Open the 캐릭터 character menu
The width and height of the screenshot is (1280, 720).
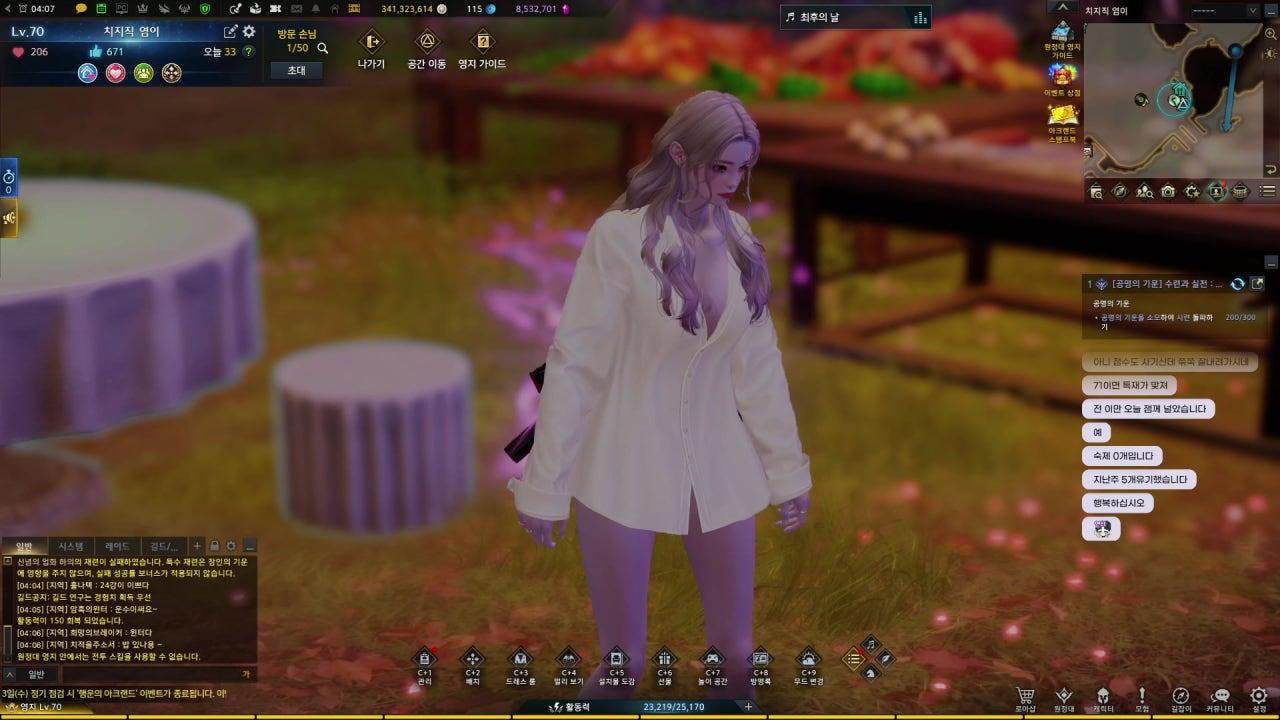(x=1103, y=696)
